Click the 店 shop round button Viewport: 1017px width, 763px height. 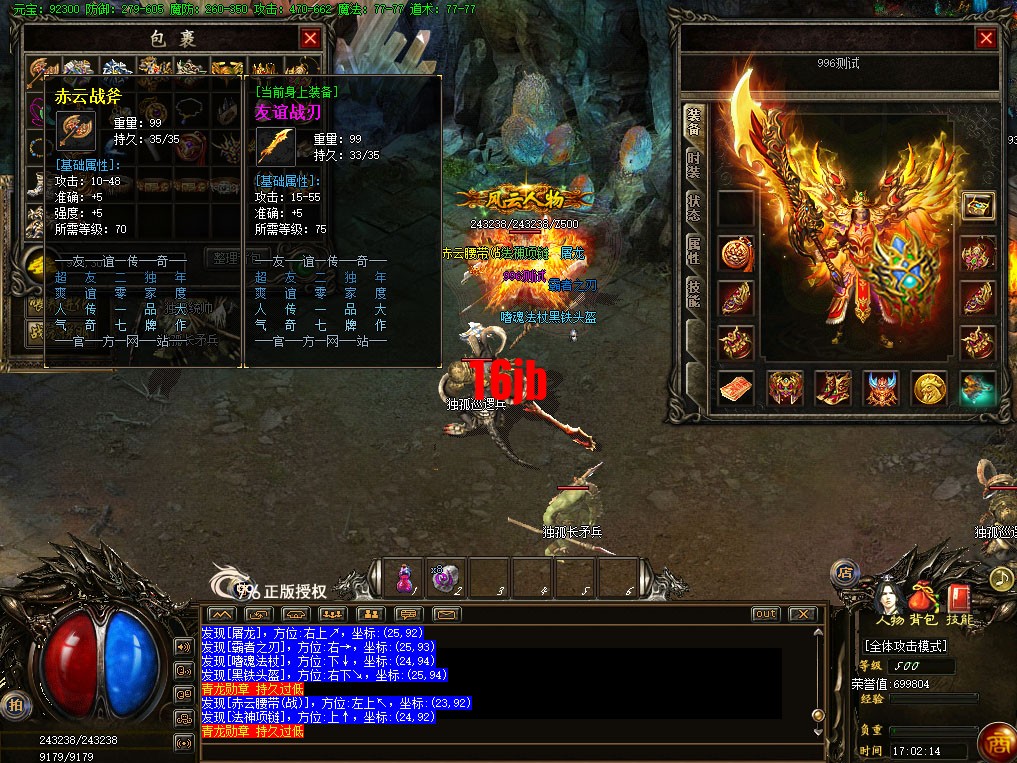[845, 573]
